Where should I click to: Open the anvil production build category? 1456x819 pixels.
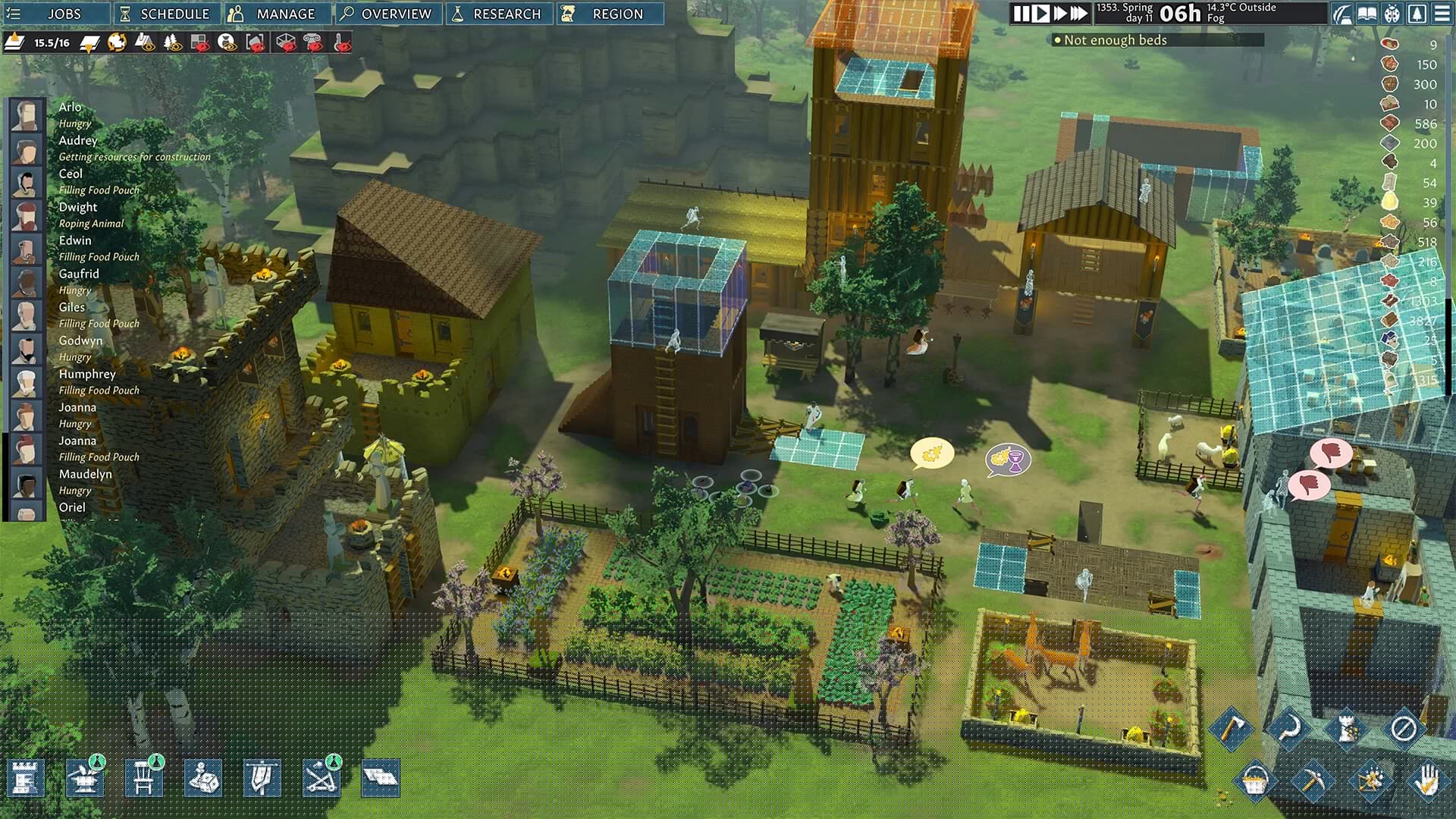85,778
